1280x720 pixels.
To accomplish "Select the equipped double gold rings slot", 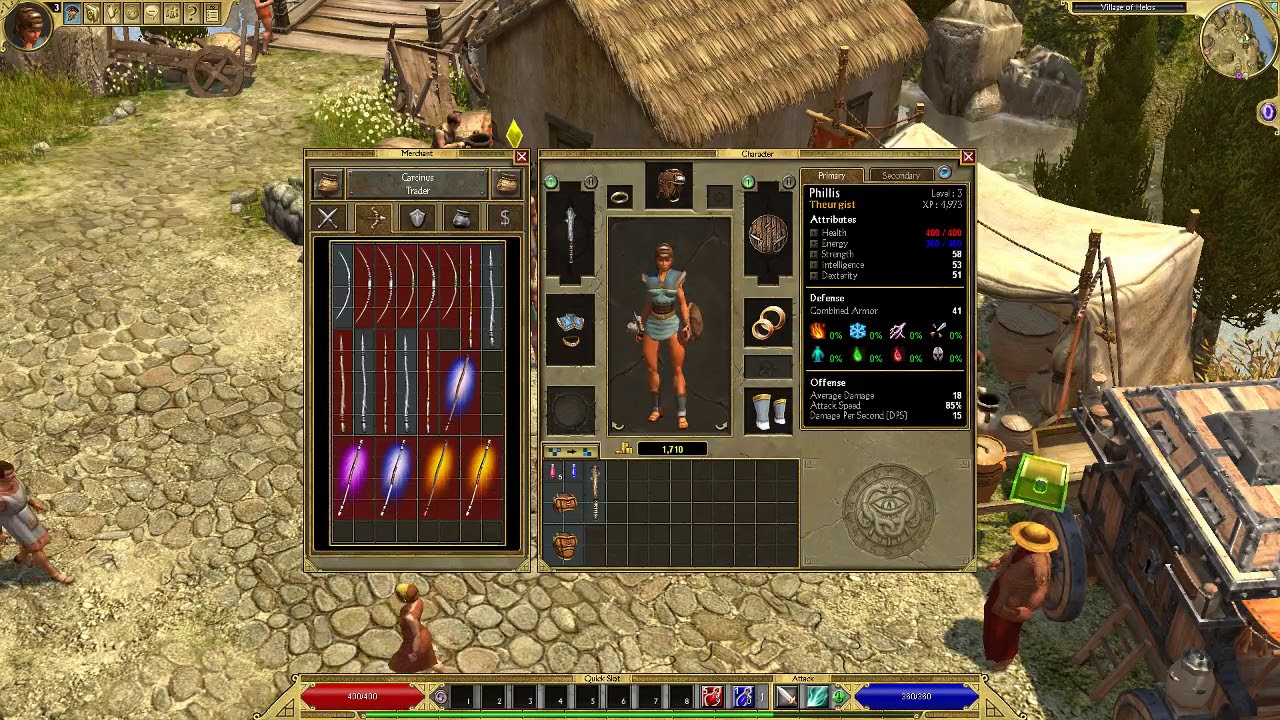I will pyautogui.click(x=768, y=324).
